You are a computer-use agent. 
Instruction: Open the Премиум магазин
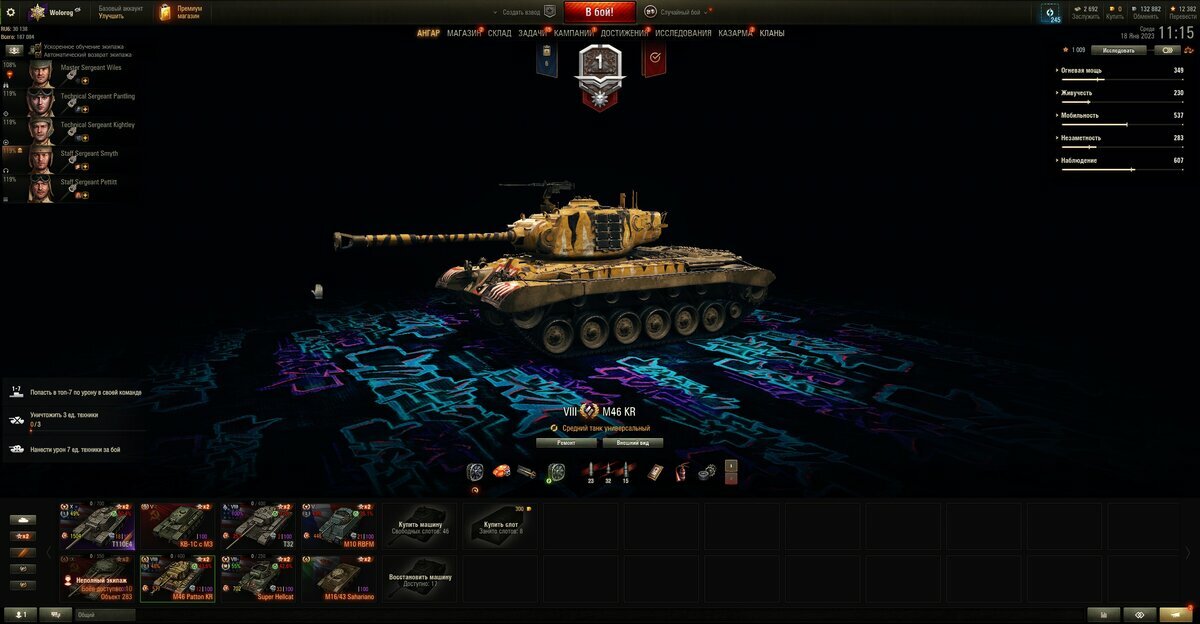pos(181,12)
